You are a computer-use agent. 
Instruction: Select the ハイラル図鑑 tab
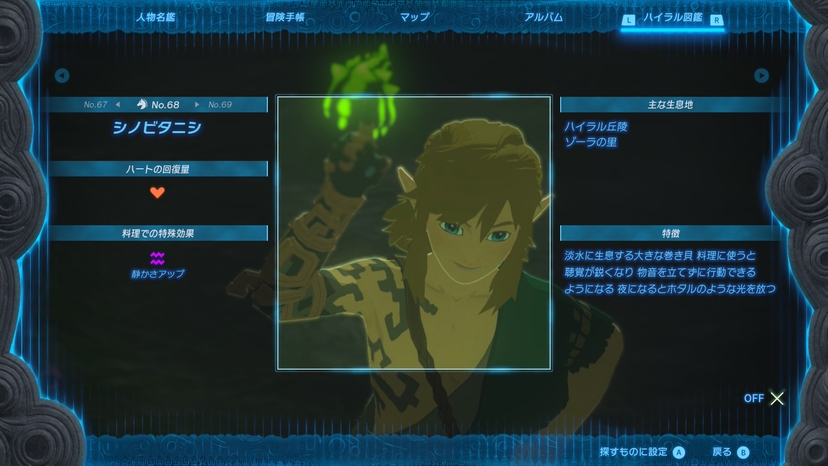point(672,17)
